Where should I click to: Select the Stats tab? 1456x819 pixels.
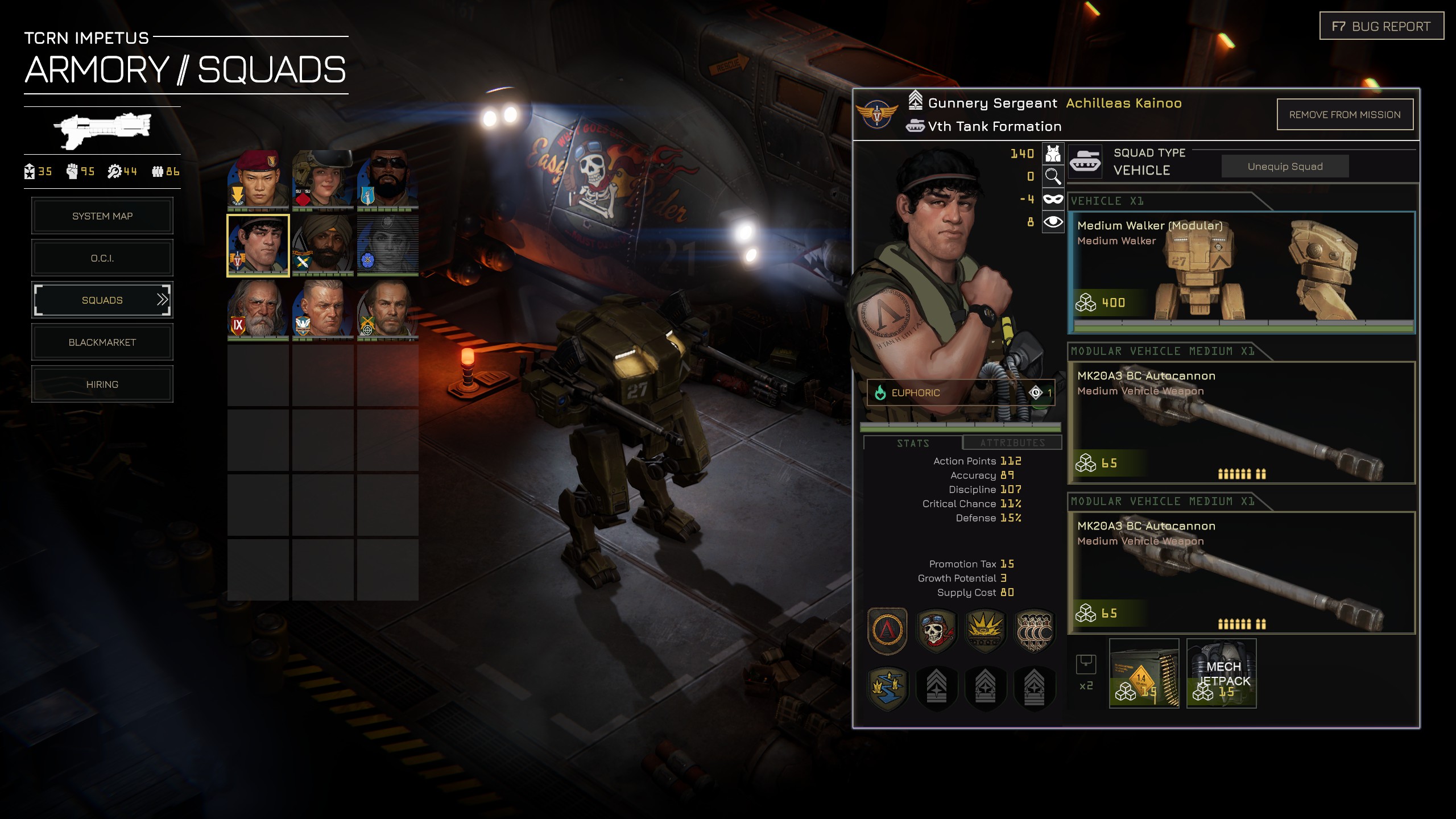coord(913,443)
